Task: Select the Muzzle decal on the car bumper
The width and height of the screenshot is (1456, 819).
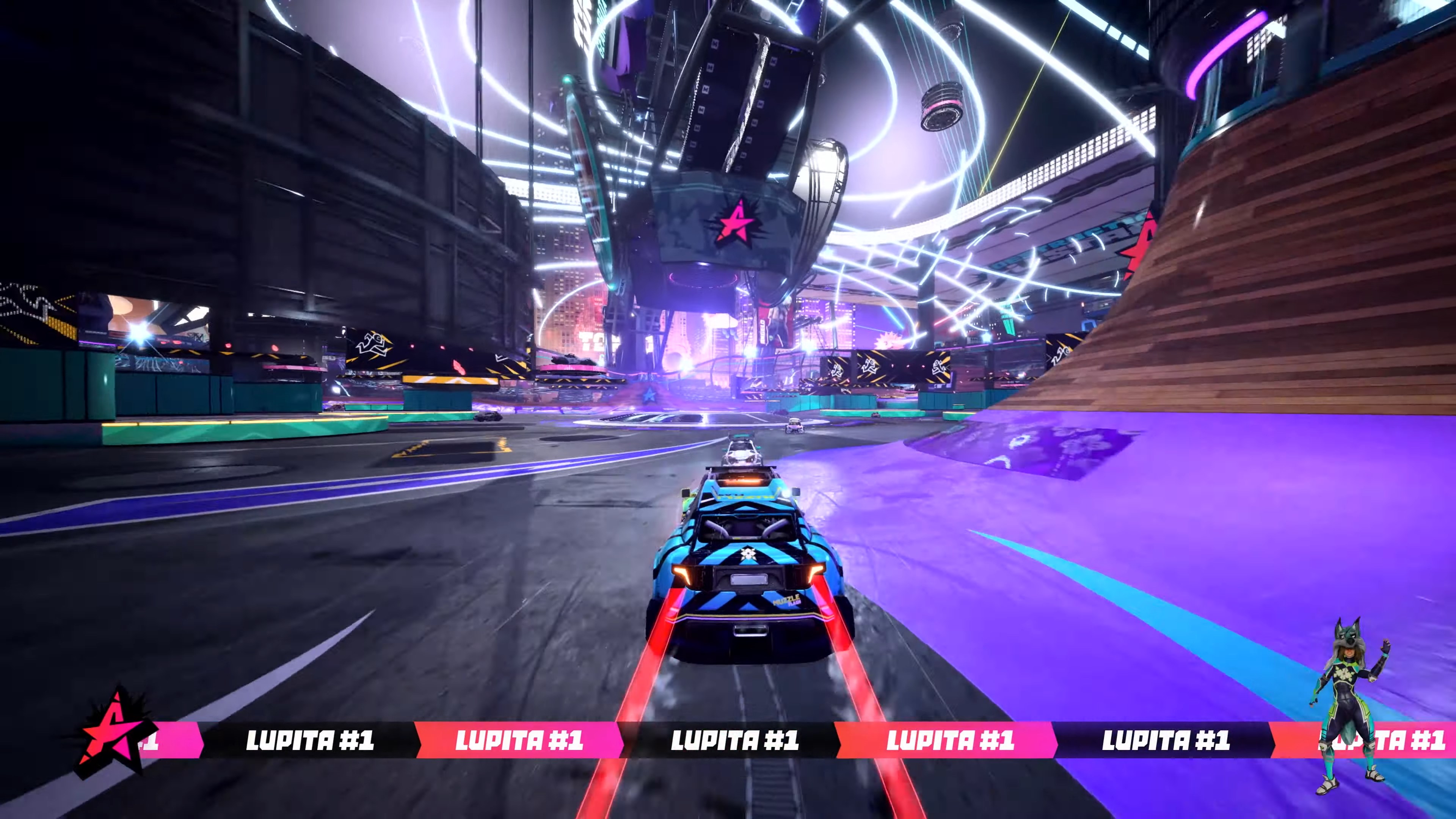Action: pyautogui.click(x=788, y=601)
